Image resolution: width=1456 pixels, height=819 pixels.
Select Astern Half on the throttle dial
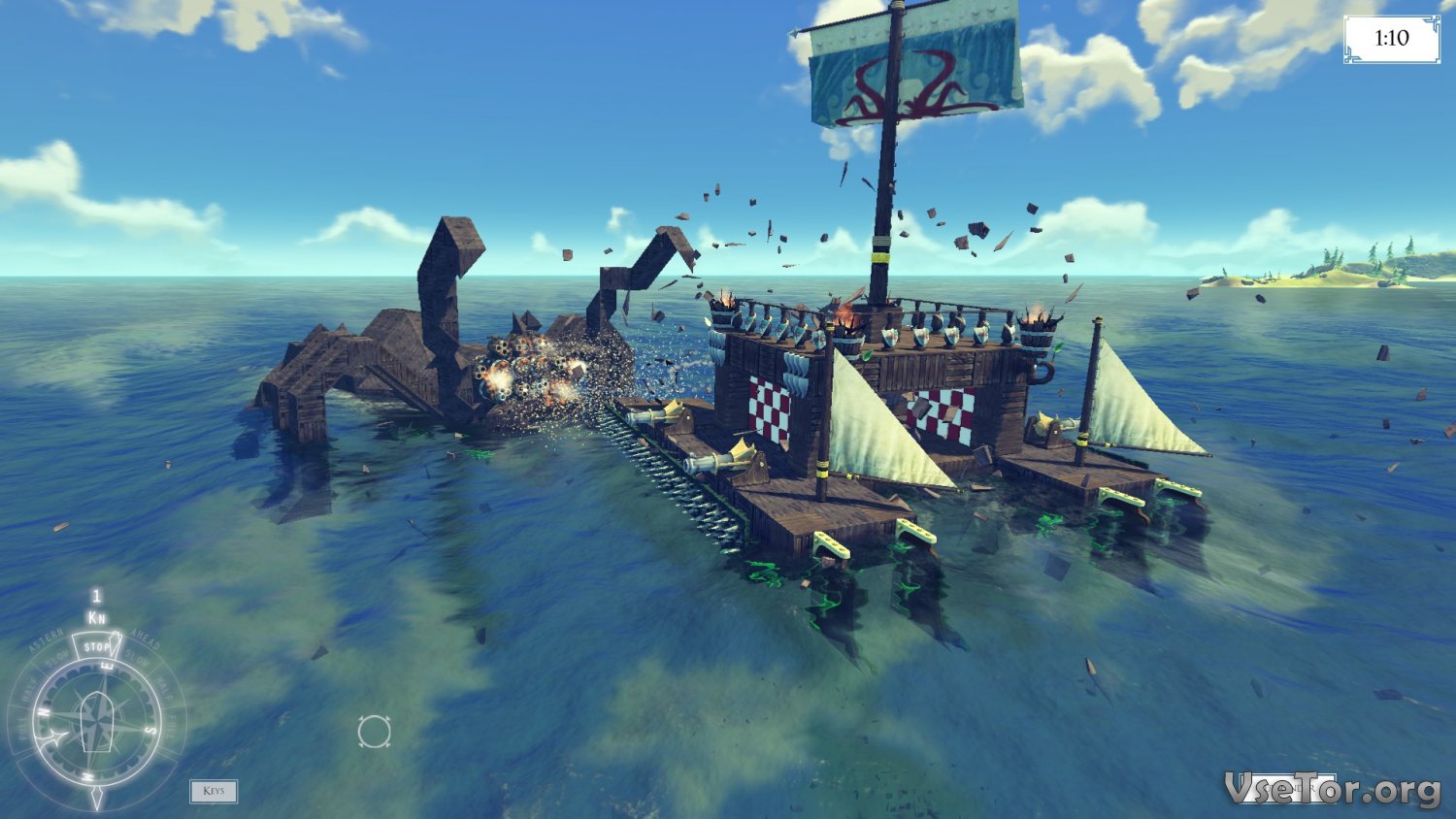(x=31, y=687)
